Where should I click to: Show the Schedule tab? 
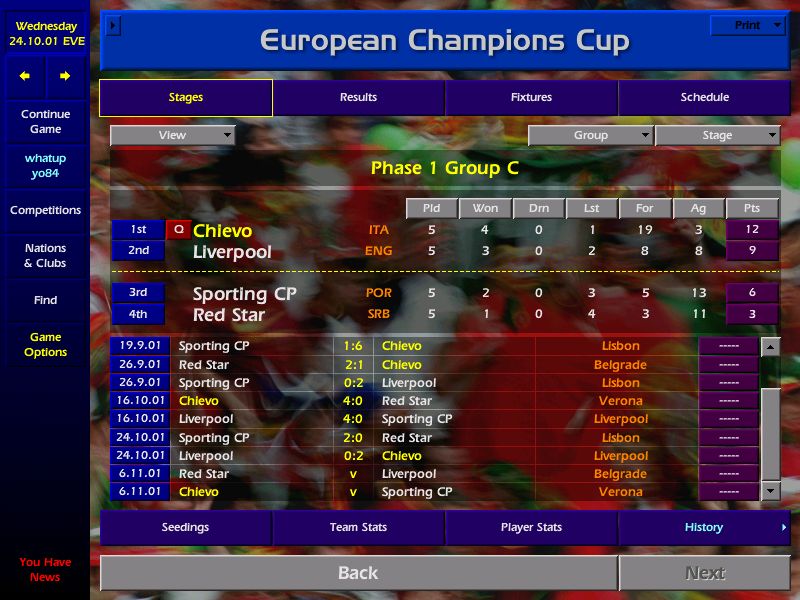(704, 97)
